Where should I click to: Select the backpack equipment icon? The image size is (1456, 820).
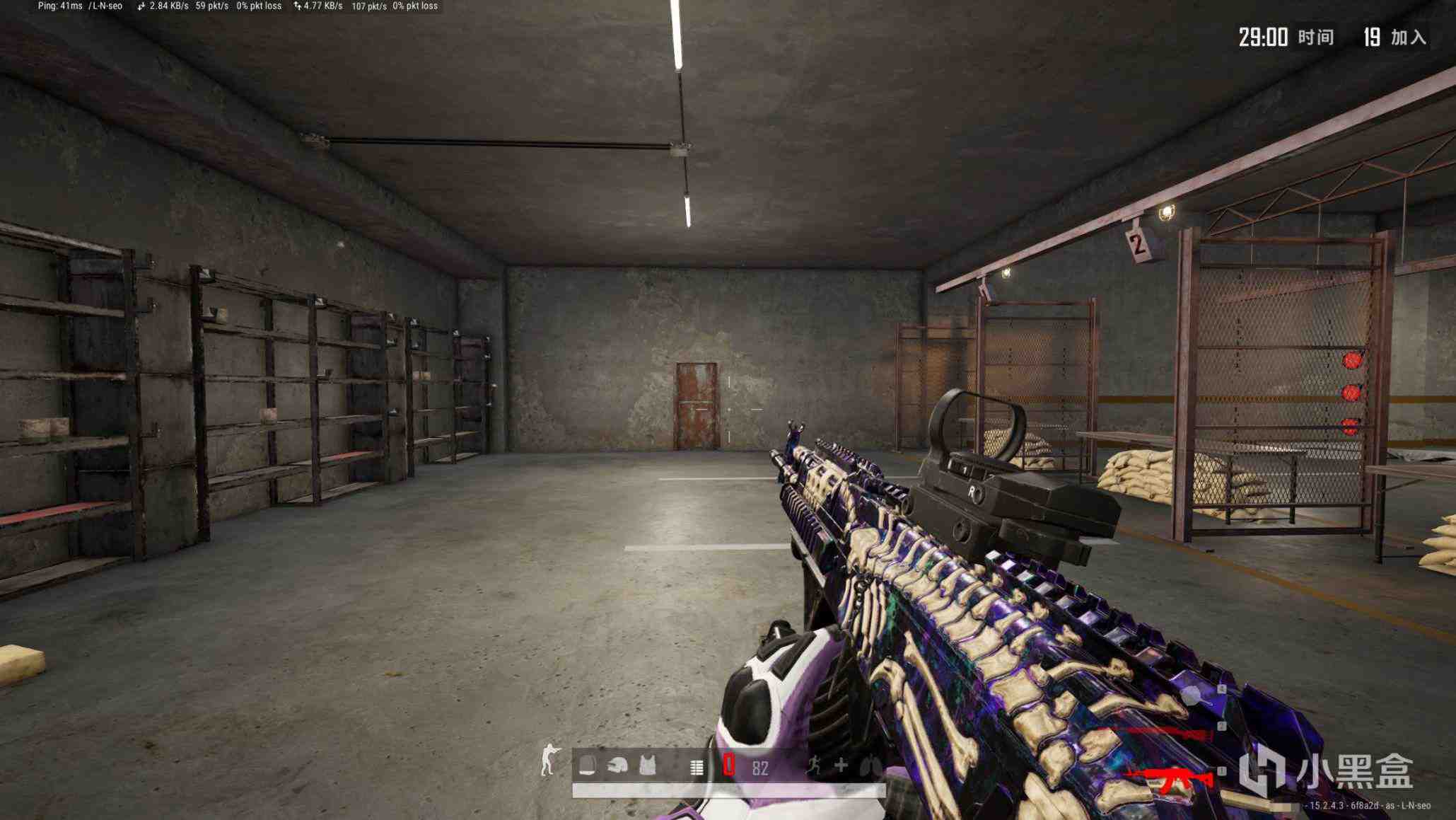pos(588,766)
